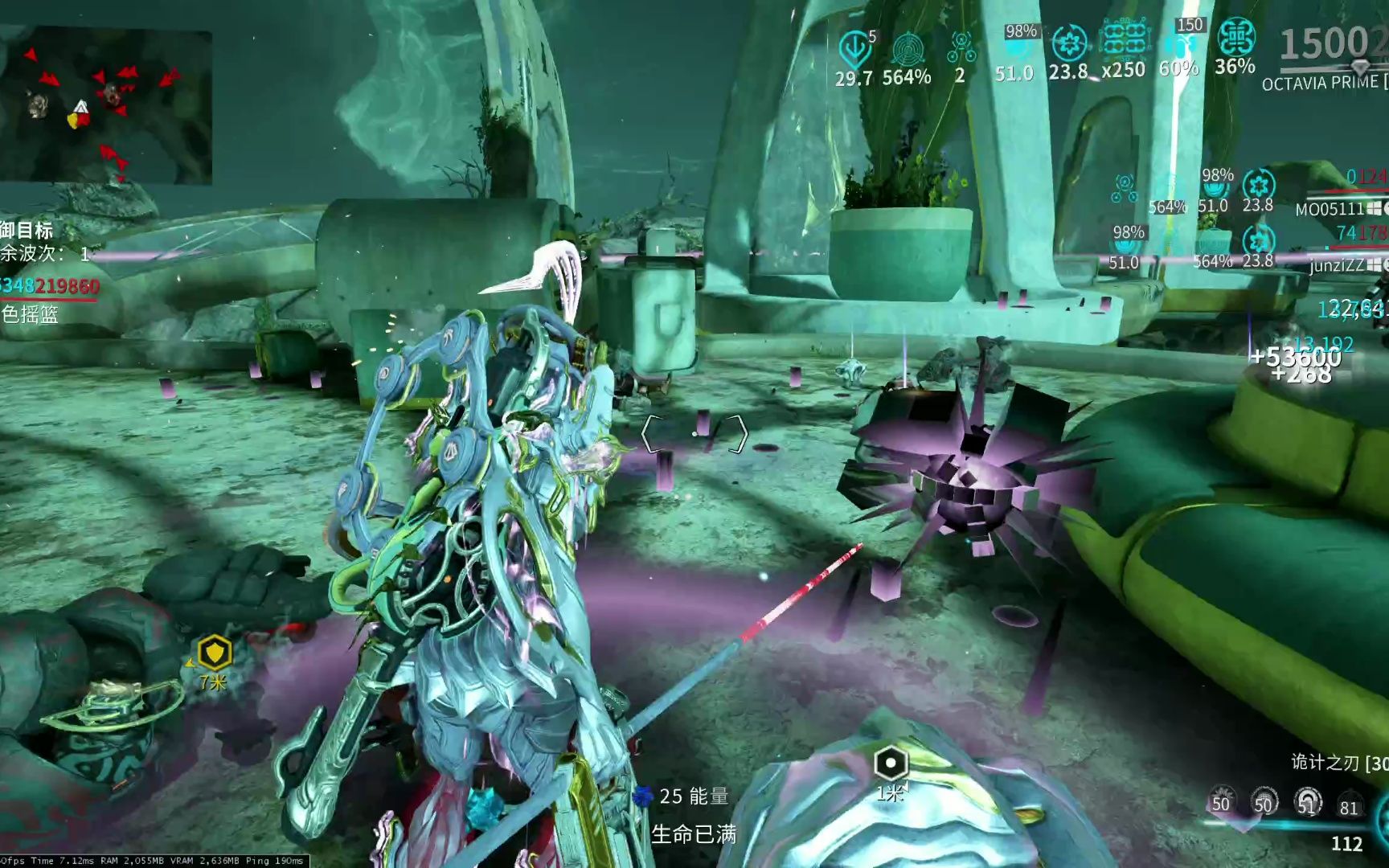Click the yellow shield defense objective marker
Viewport: 1389px width, 868px height.
click(215, 653)
